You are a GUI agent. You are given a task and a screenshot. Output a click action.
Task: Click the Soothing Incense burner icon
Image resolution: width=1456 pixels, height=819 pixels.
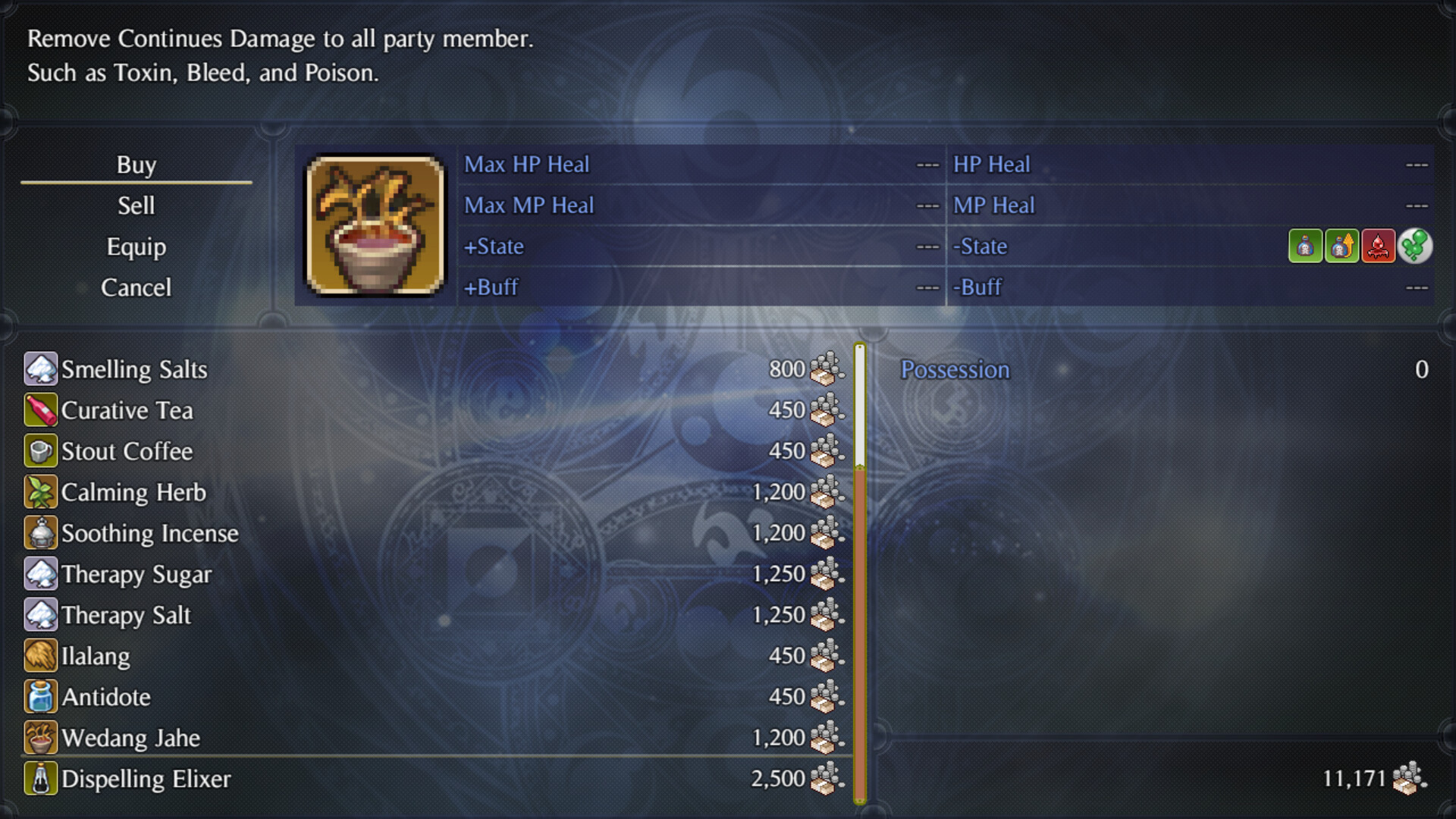point(40,532)
